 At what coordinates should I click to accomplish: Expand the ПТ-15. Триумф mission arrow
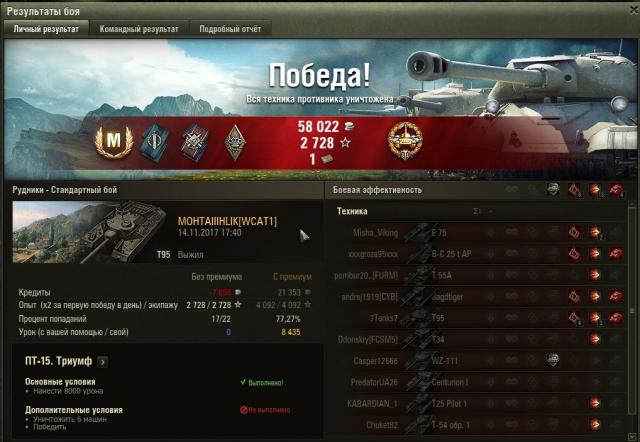[103, 362]
